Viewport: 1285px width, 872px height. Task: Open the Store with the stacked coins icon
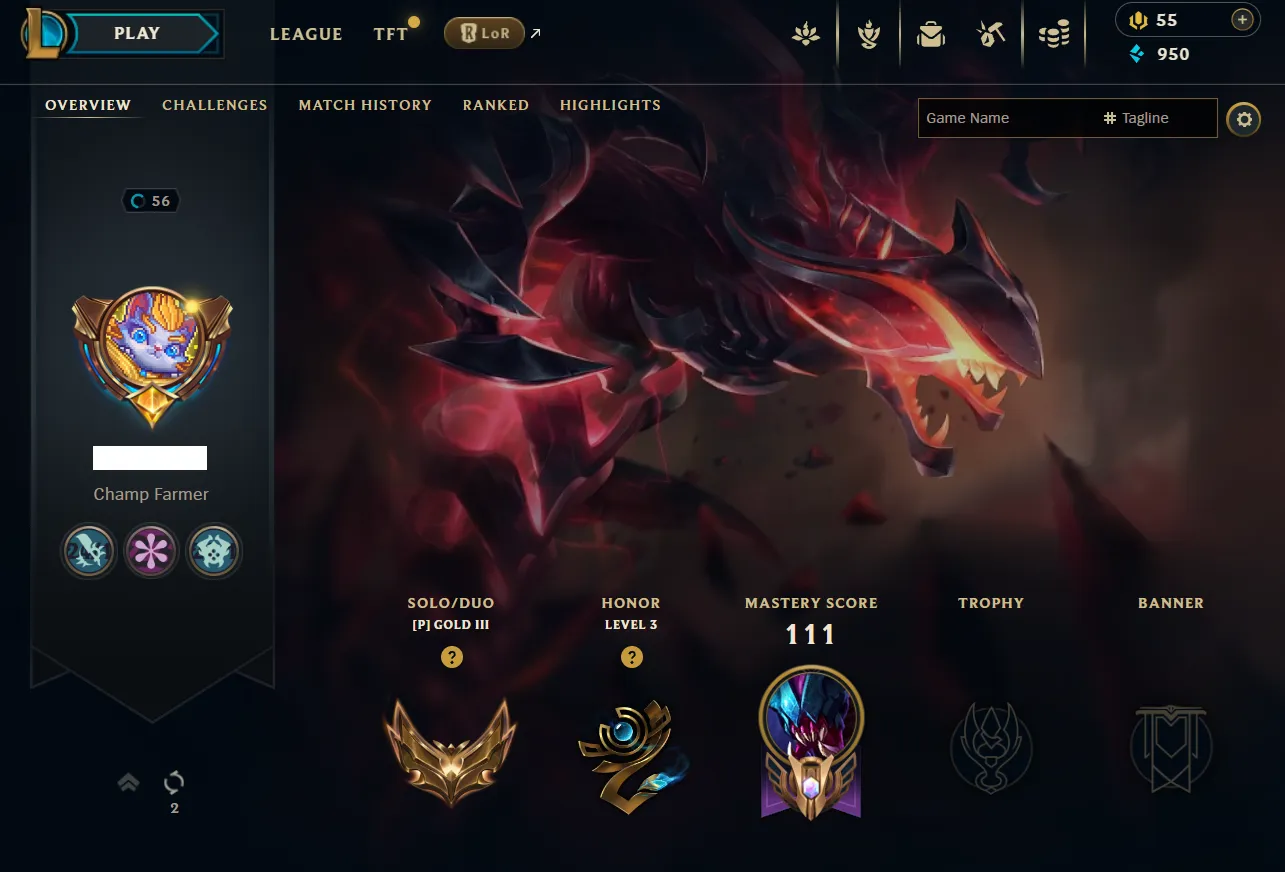pyautogui.click(x=1054, y=33)
